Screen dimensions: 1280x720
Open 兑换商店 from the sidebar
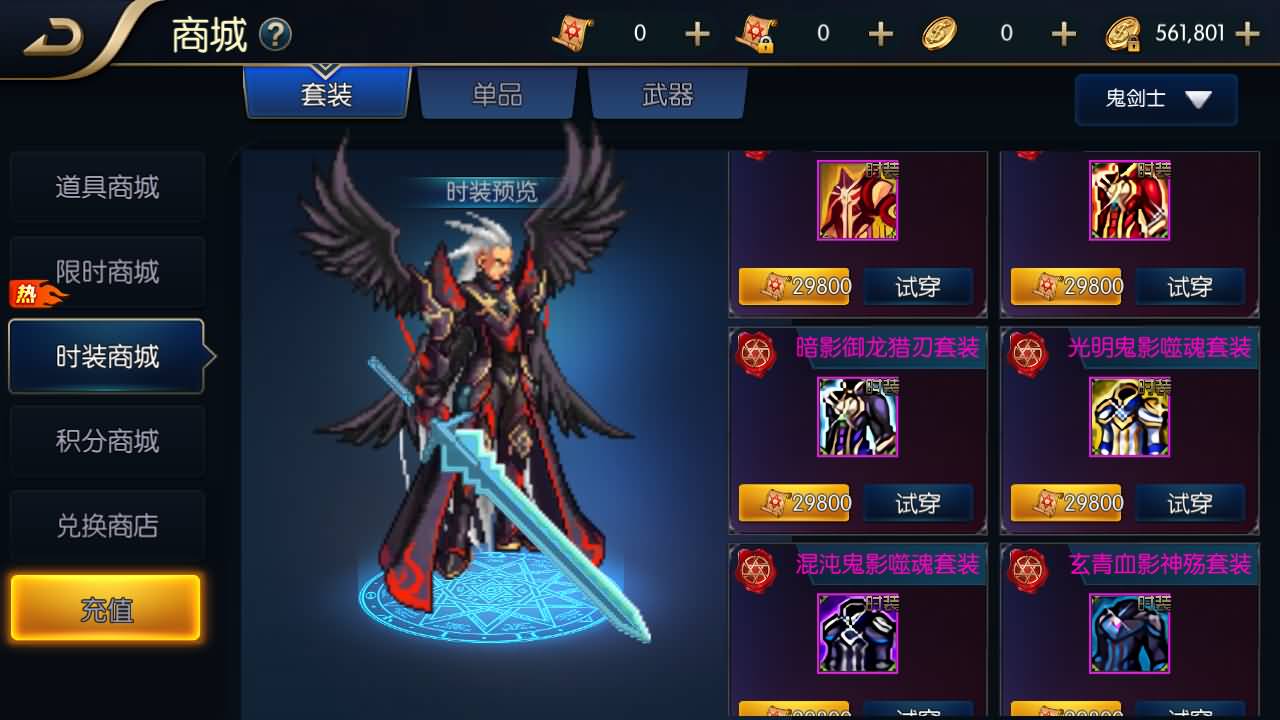pyautogui.click(x=107, y=526)
